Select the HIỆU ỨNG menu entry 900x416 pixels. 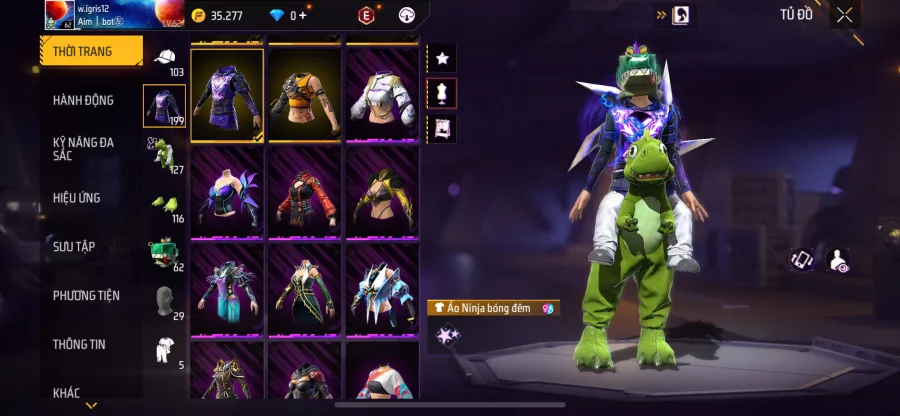[x=77, y=198]
